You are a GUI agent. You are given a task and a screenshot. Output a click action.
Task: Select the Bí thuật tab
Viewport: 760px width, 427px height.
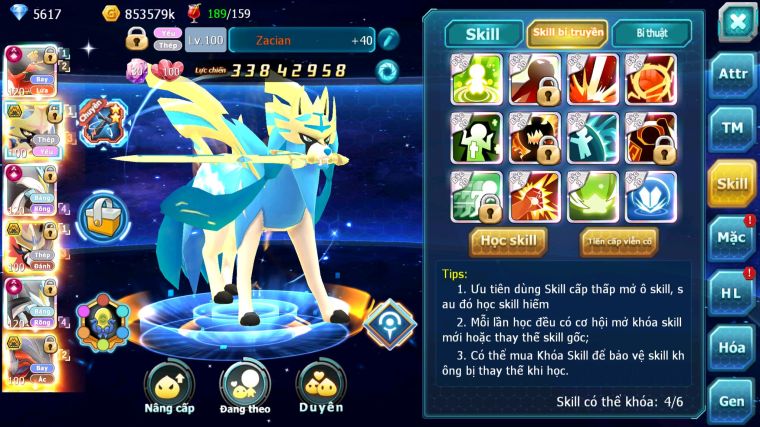click(650, 34)
